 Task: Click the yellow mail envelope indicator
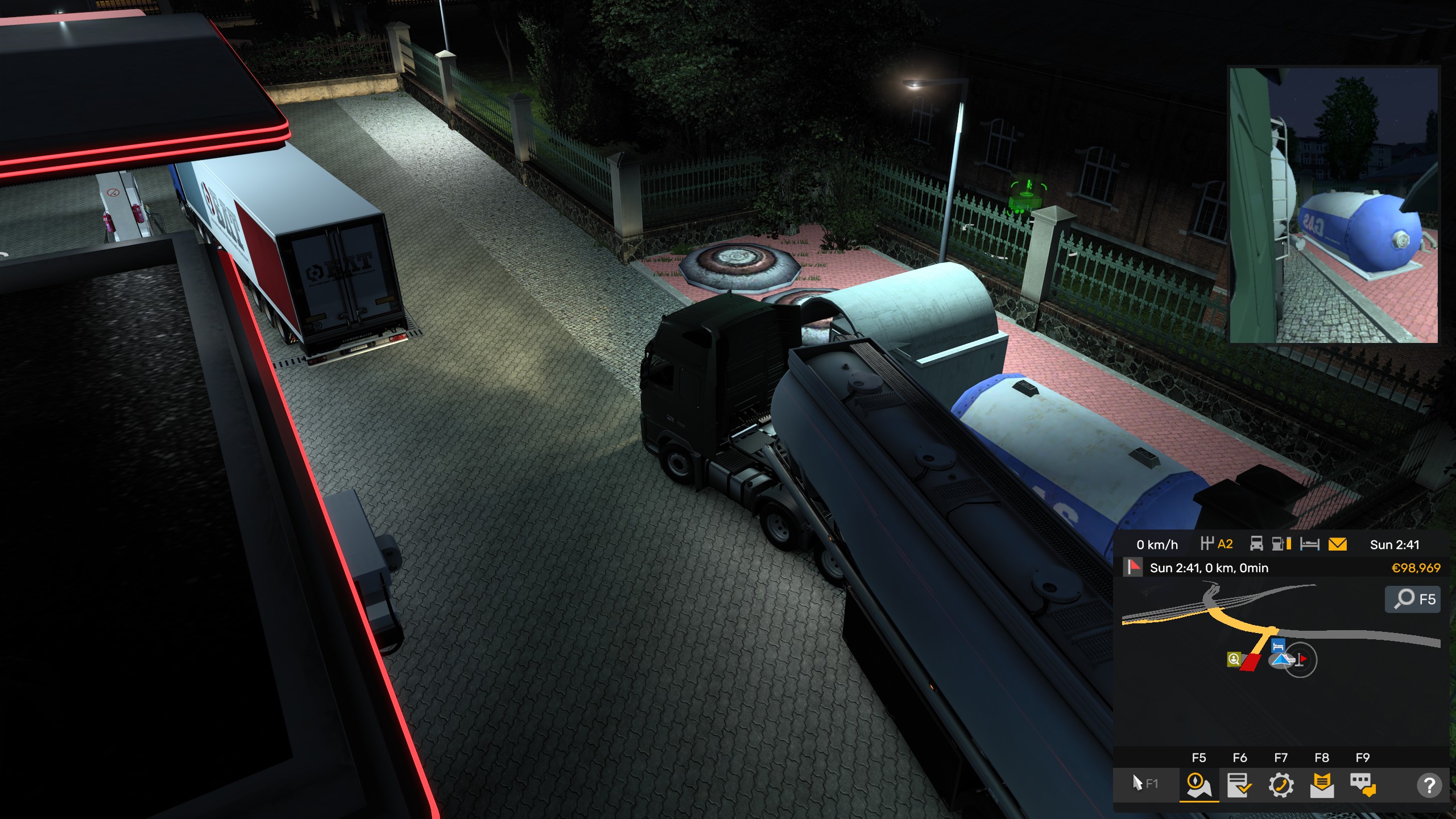coord(1337,544)
